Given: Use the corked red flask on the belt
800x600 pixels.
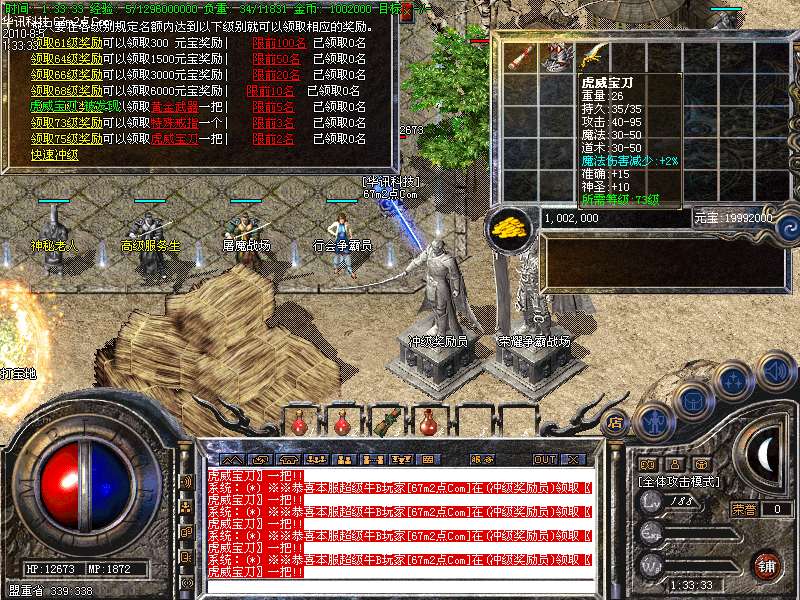Looking at the screenshot, I should click(428, 421).
